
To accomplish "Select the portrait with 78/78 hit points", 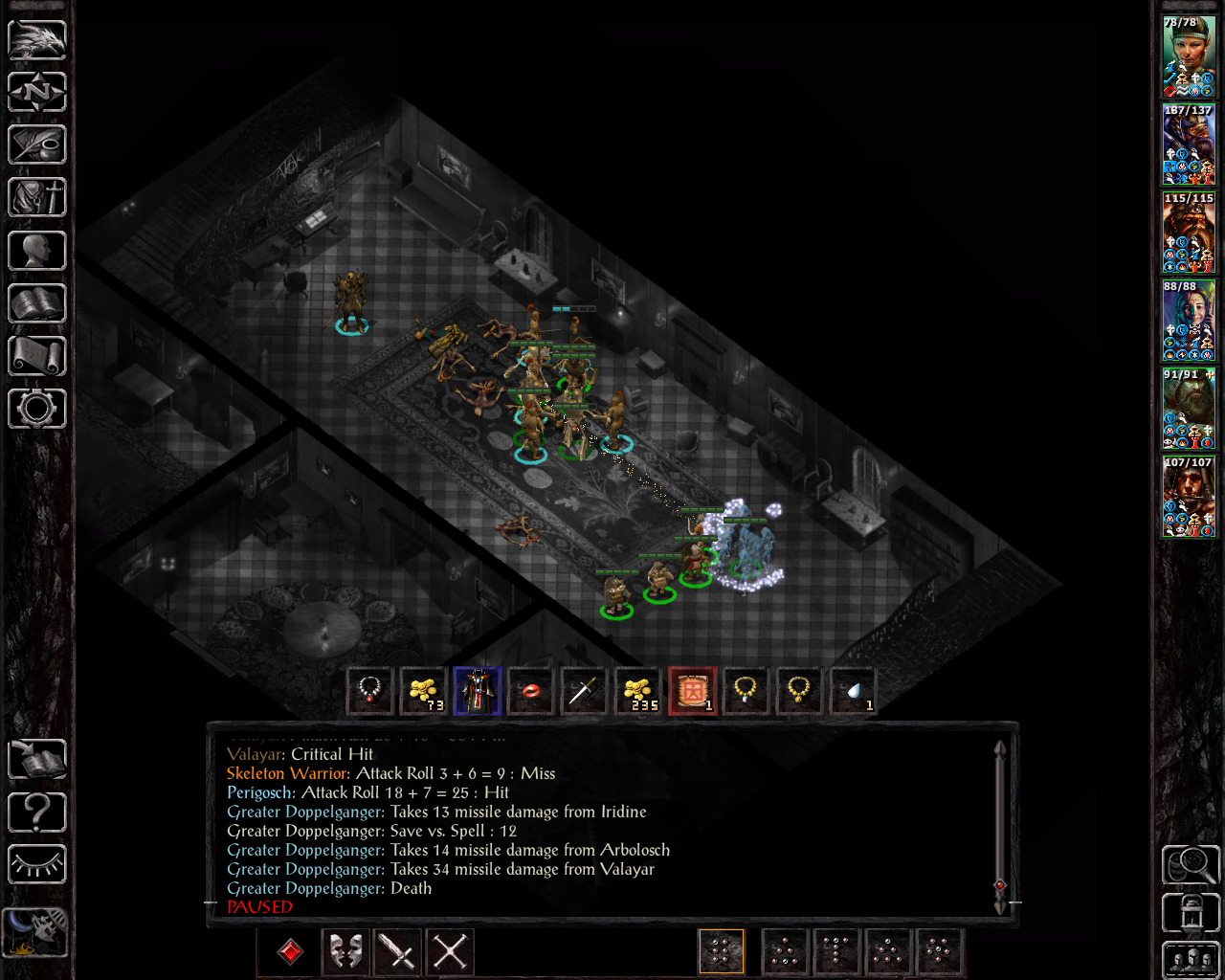I will pos(1189,56).
